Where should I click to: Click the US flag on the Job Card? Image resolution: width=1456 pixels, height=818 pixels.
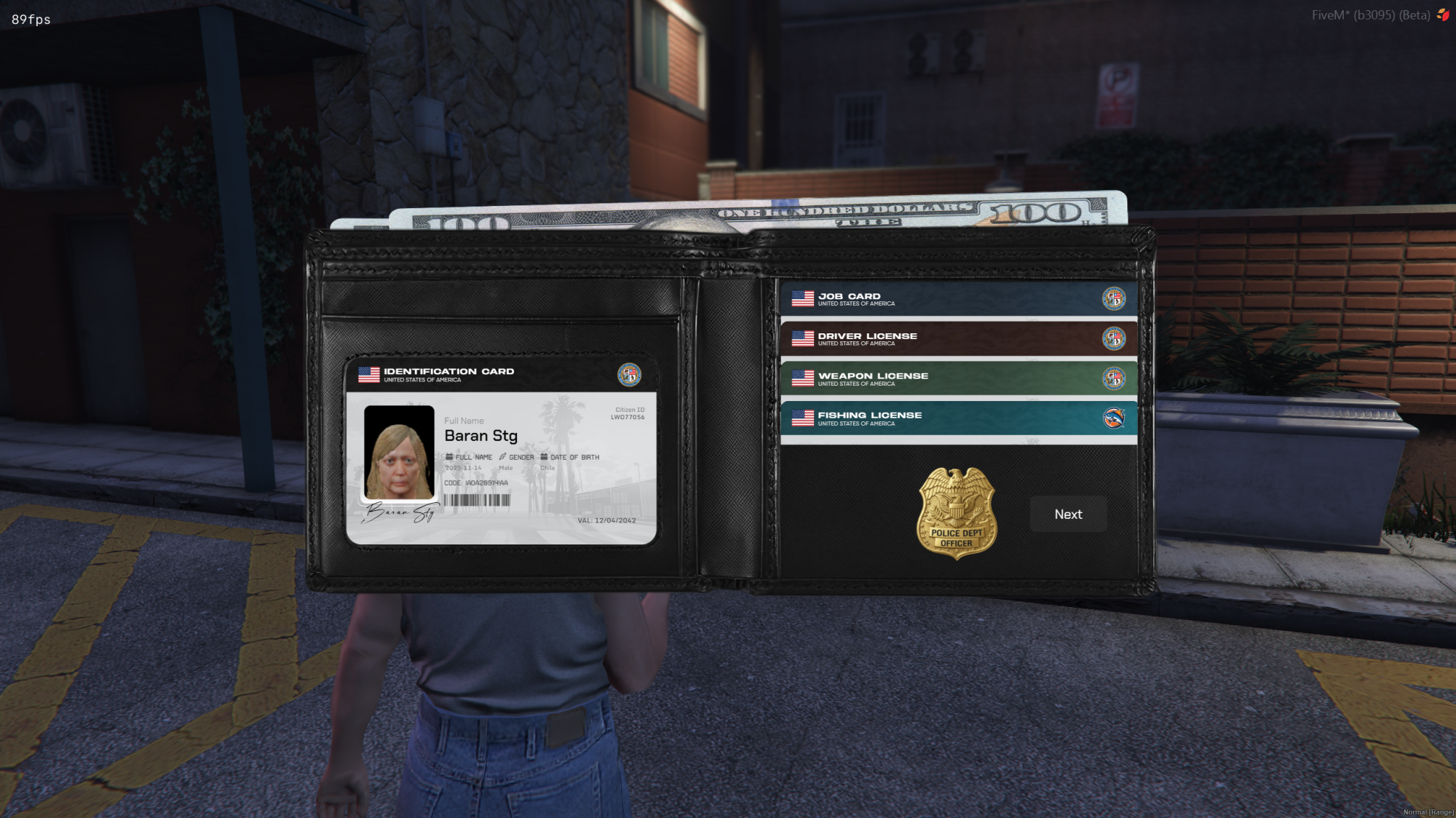pyautogui.click(x=802, y=297)
